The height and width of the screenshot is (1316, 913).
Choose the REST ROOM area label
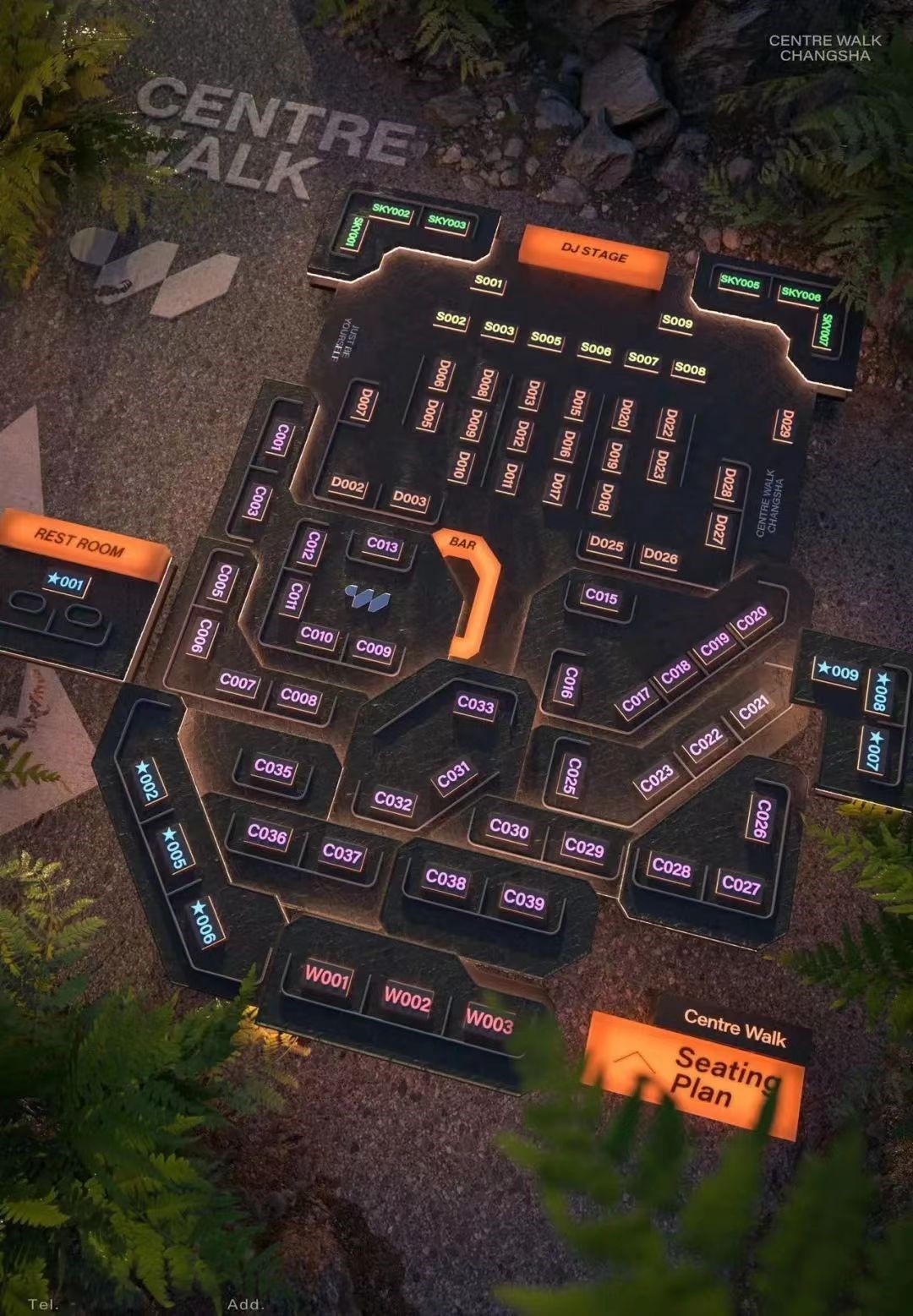pyautogui.click(x=80, y=542)
